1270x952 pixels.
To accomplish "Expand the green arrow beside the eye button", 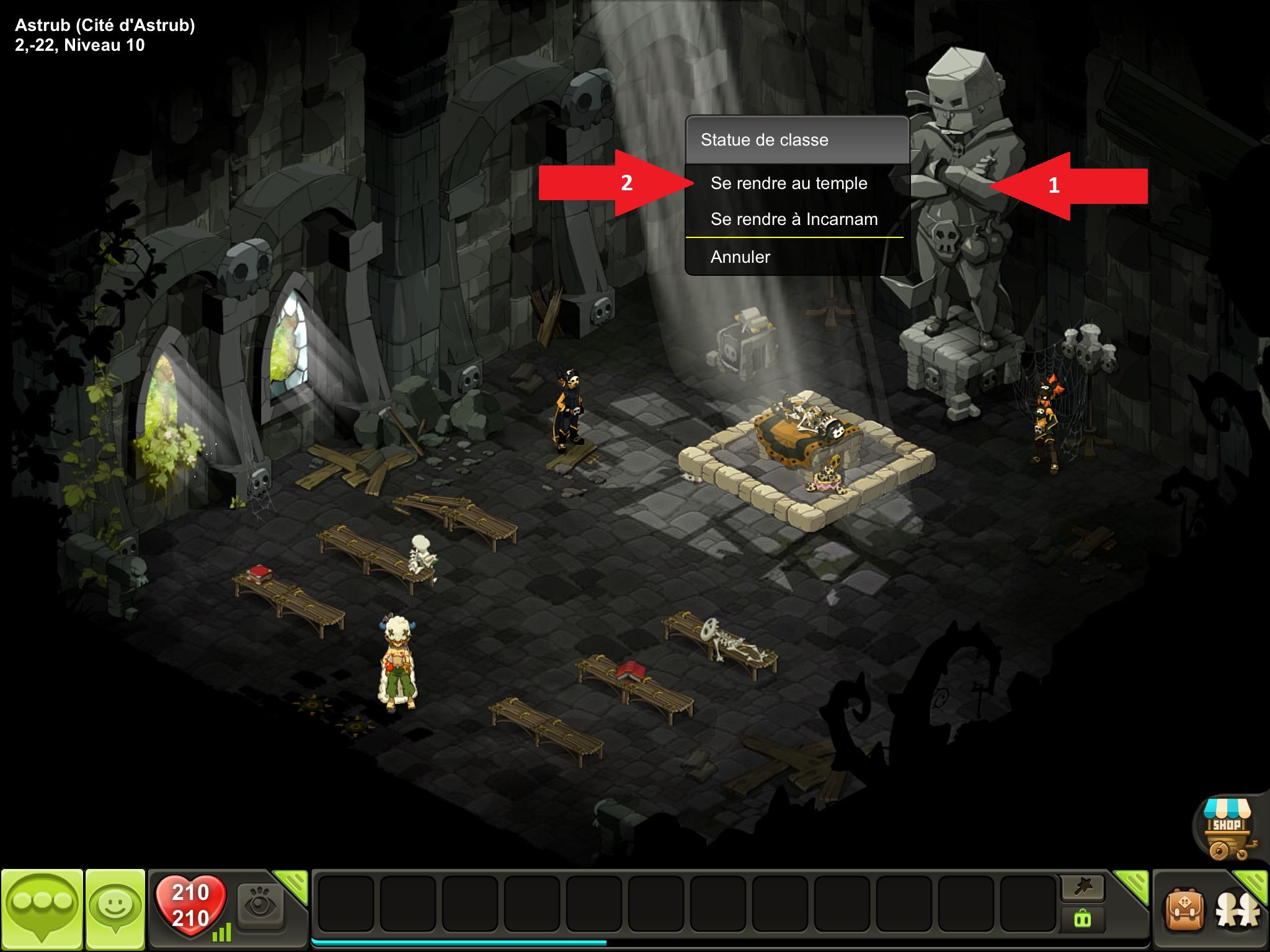I will (293, 884).
